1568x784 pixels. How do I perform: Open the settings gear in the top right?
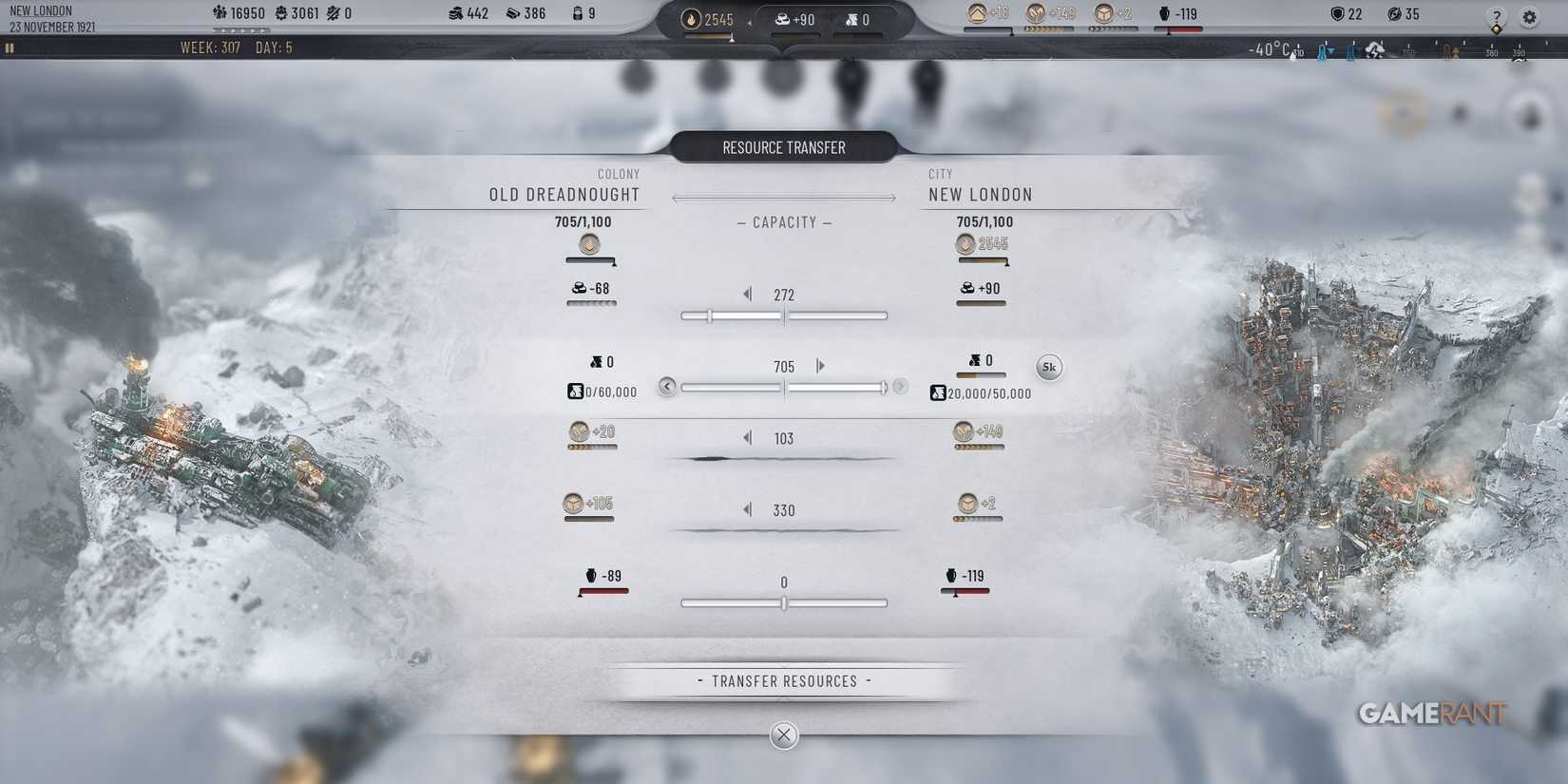point(1529,17)
